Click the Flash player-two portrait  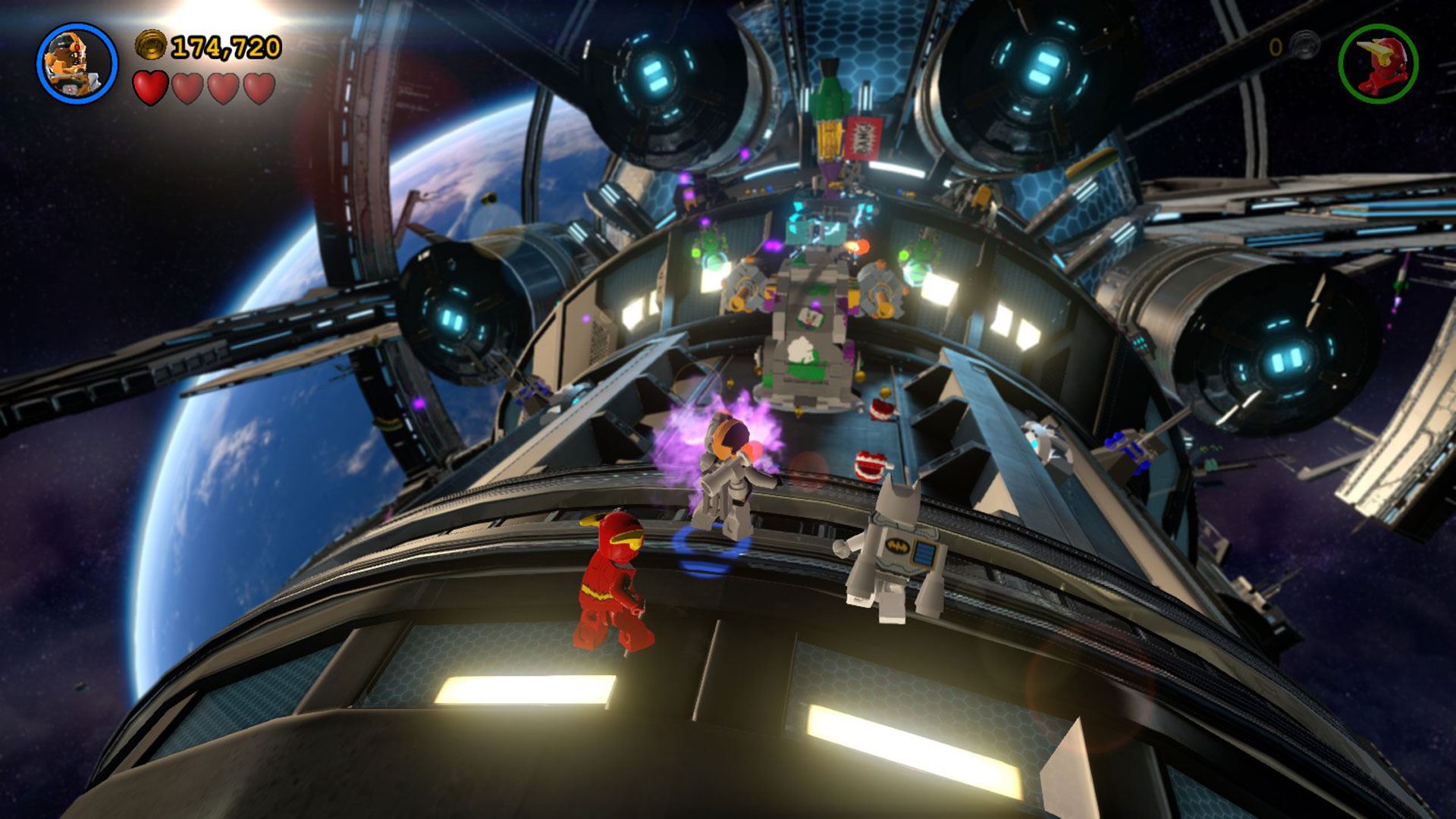[1378, 62]
